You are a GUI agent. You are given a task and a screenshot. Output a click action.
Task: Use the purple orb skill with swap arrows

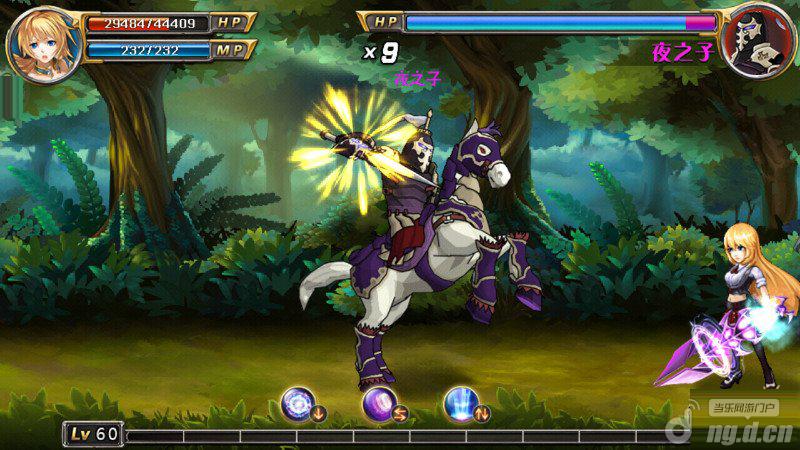coord(380,402)
